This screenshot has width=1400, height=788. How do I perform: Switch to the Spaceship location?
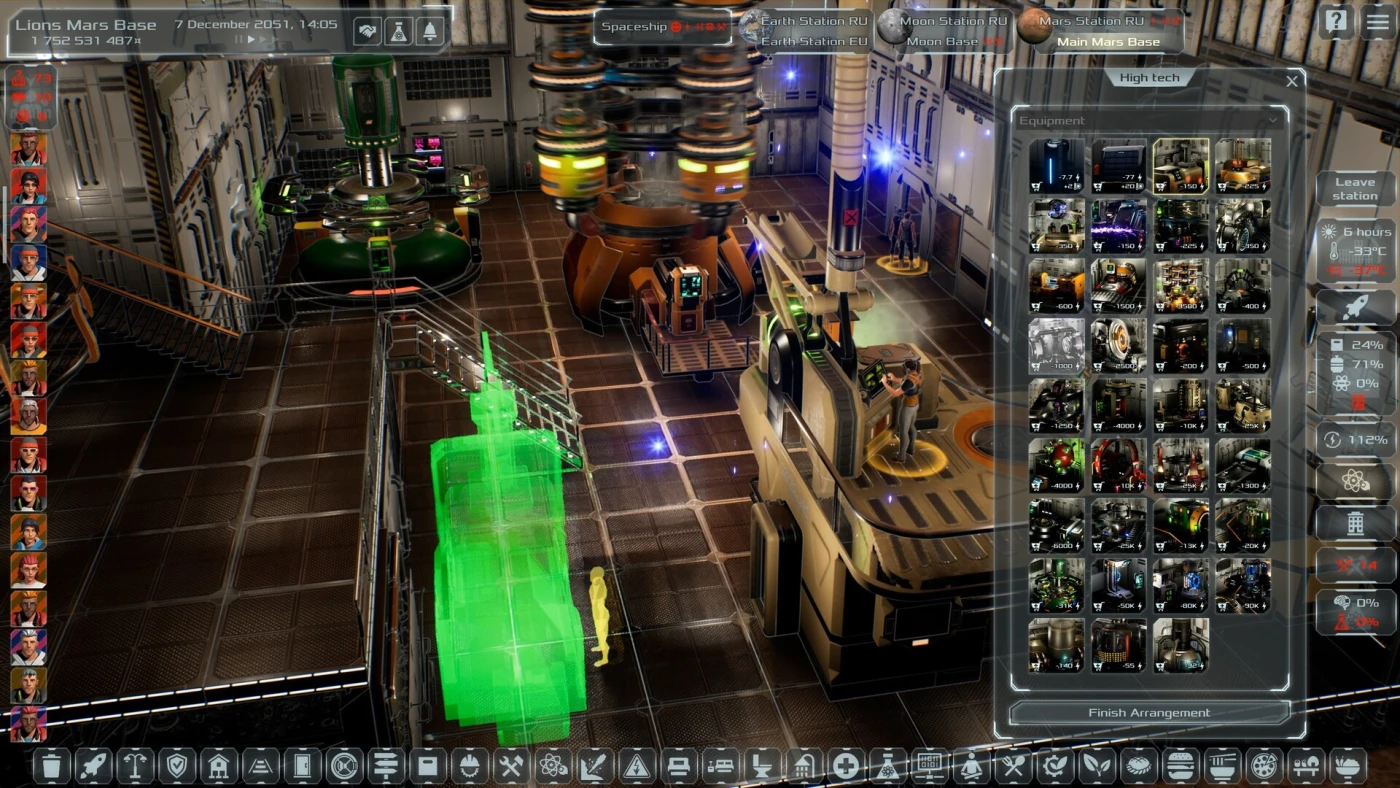tap(663, 27)
